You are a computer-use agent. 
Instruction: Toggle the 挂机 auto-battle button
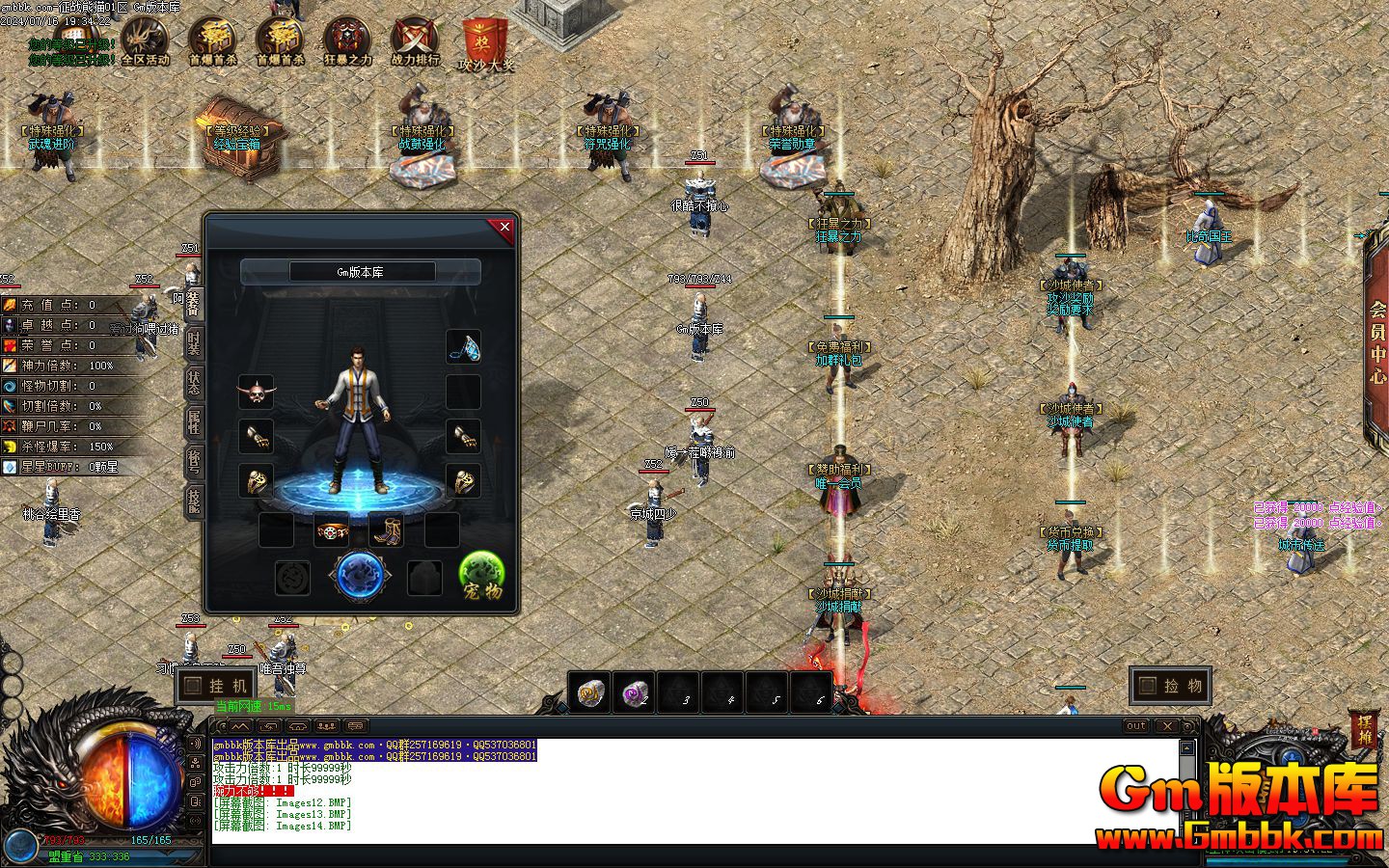[216, 686]
